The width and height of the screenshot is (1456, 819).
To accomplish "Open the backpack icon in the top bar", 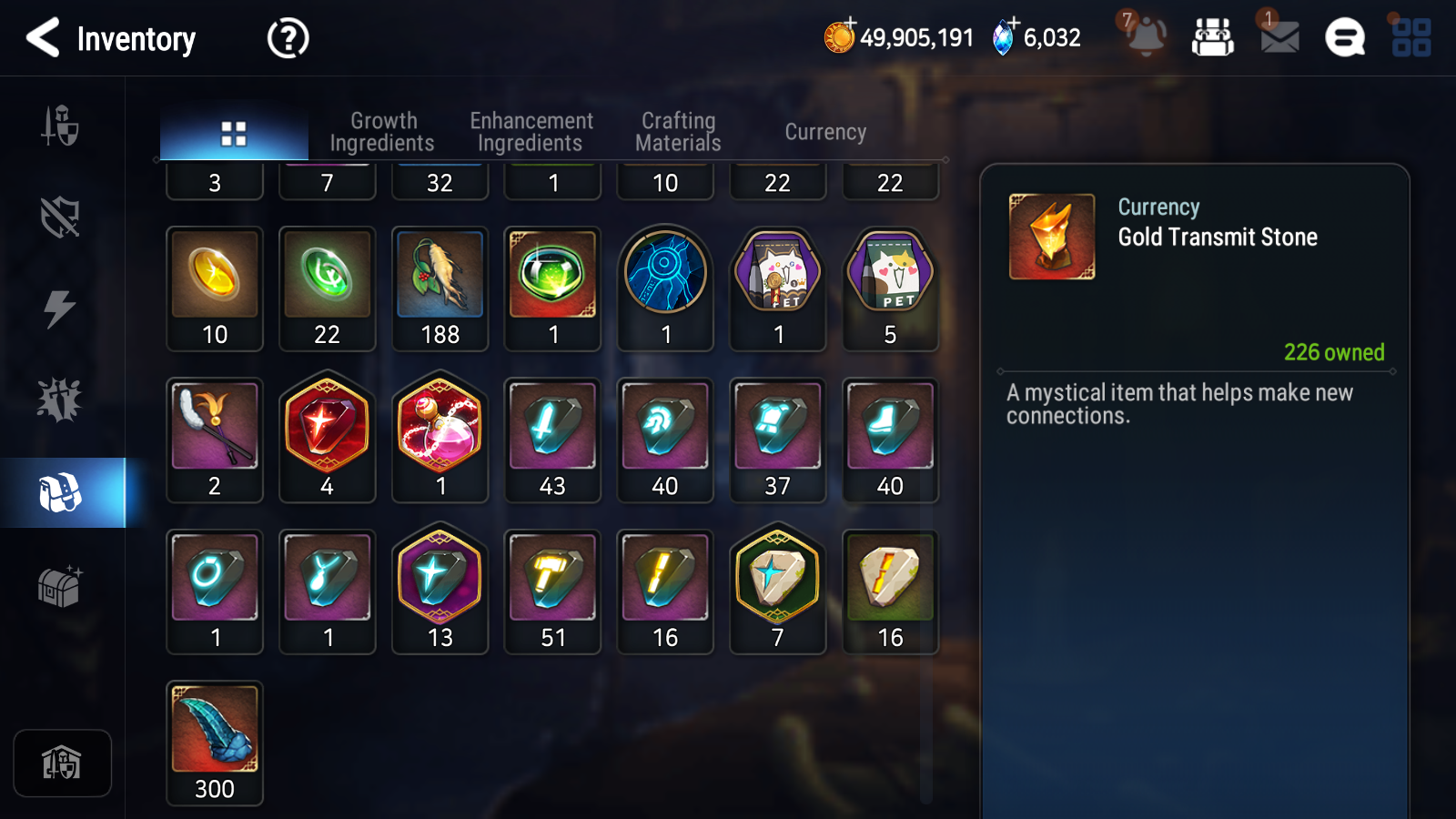I will pyautogui.click(x=1213, y=37).
